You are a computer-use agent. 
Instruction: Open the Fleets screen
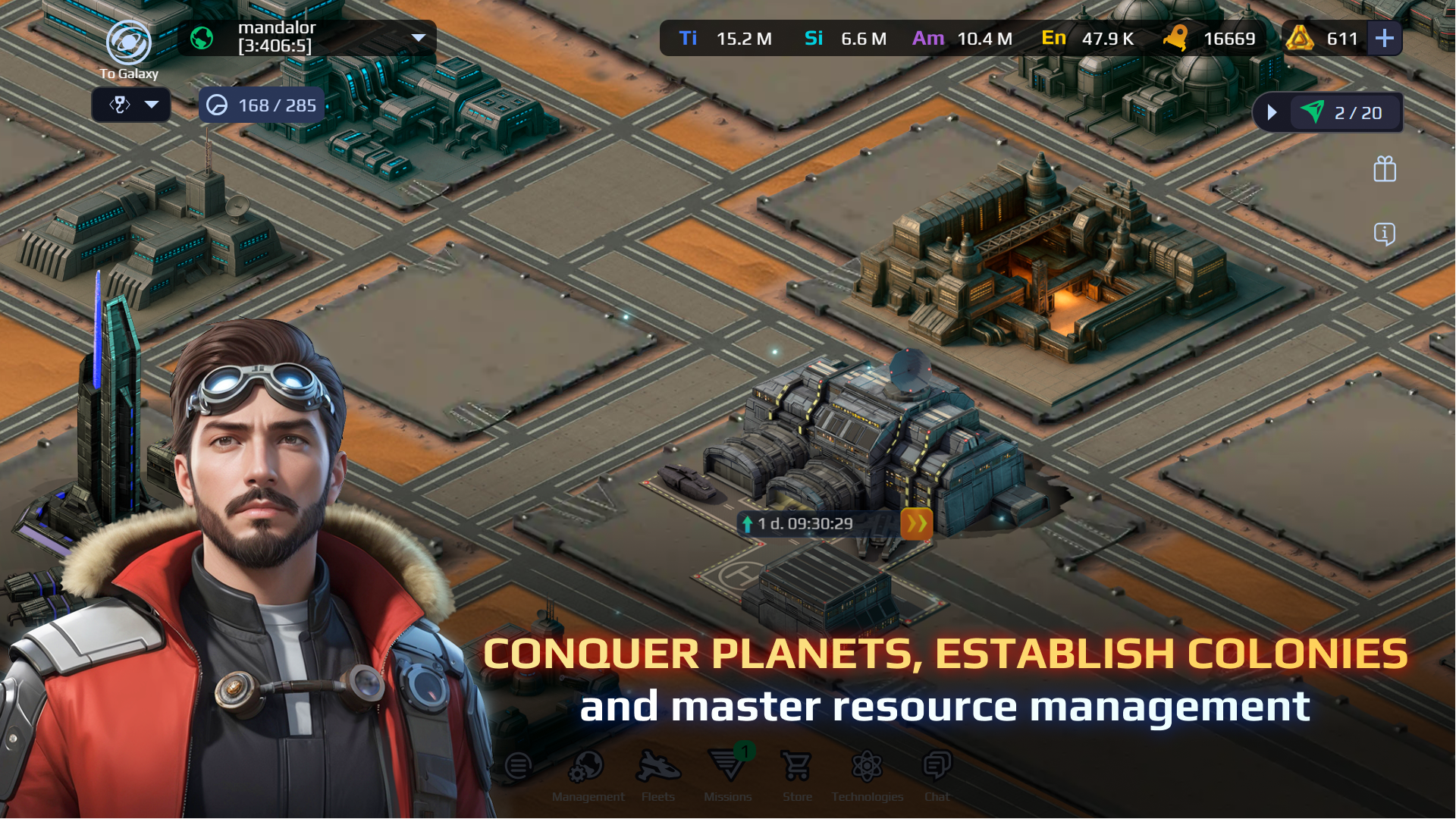pos(657,773)
